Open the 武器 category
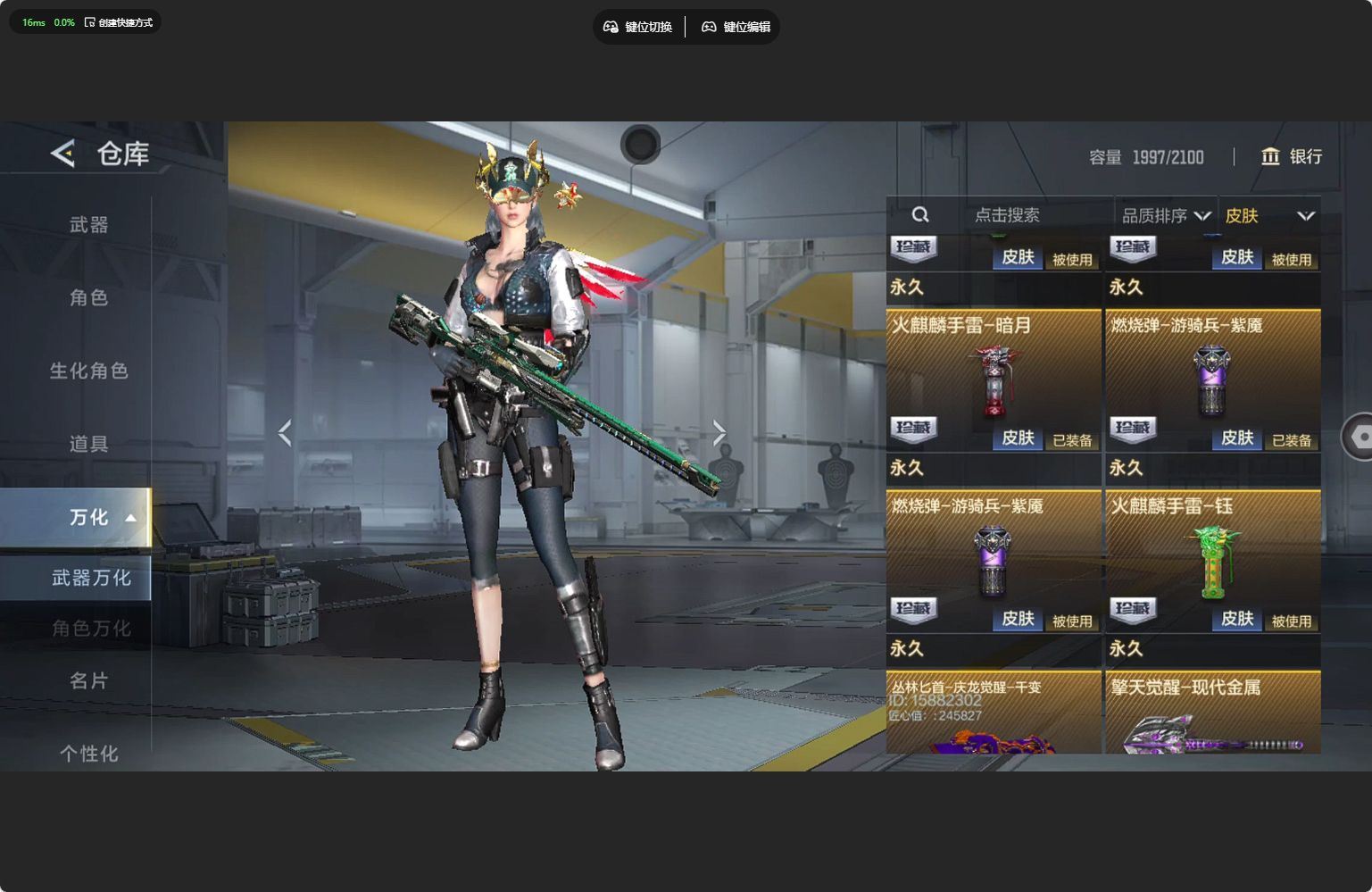Screen dimensions: 1372x892 click(x=88, y=225)
